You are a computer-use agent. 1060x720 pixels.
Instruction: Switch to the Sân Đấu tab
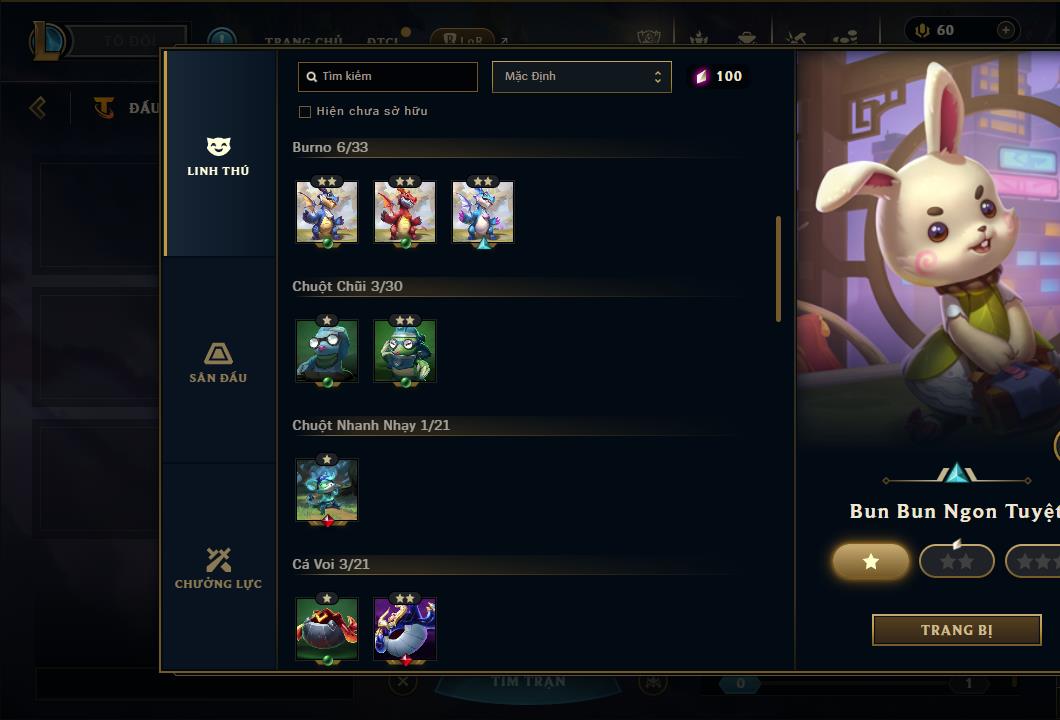point(218,362)
